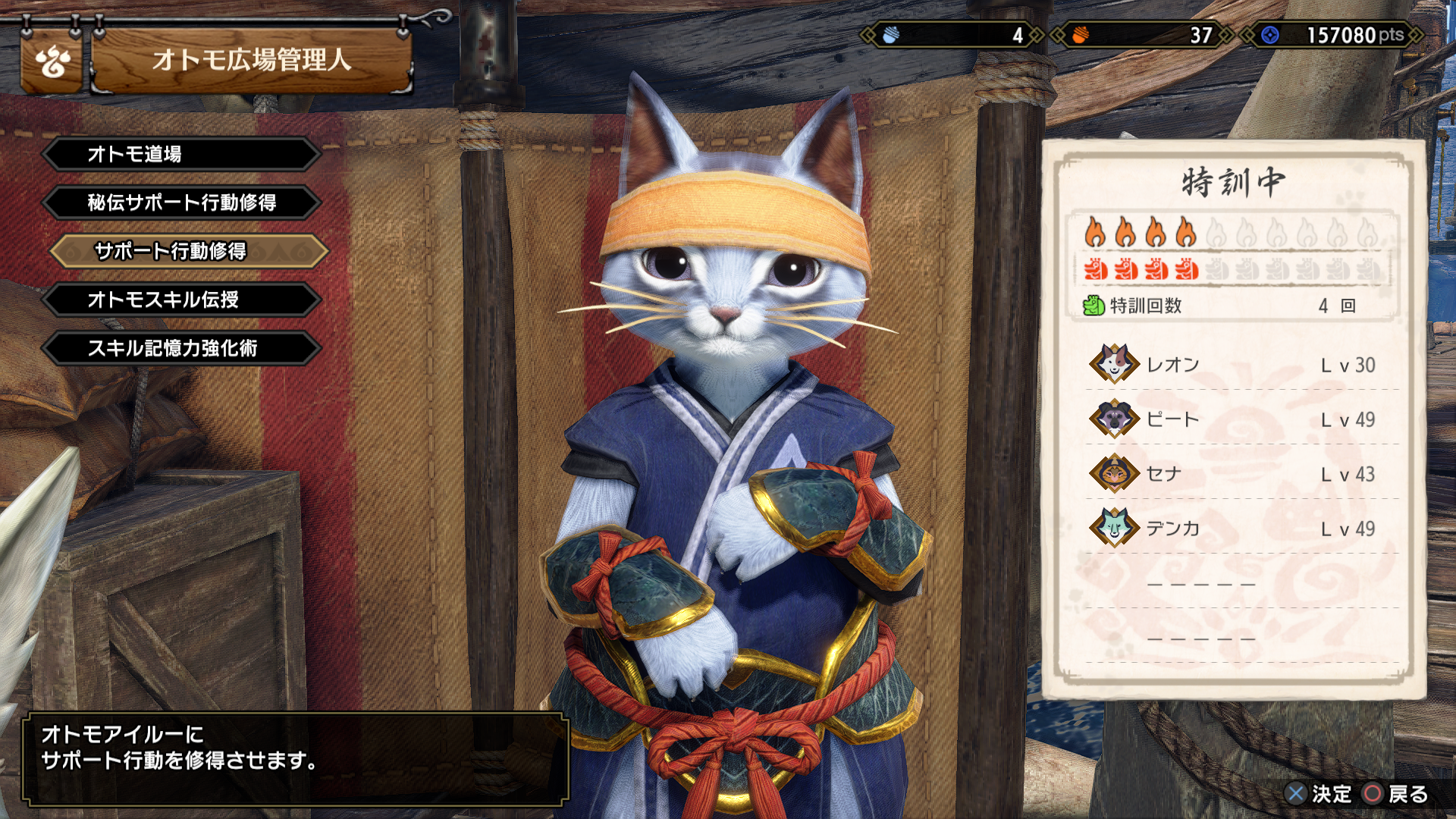
Task: Select the デンカ Lv 49 row
Action: point(1233,529)
